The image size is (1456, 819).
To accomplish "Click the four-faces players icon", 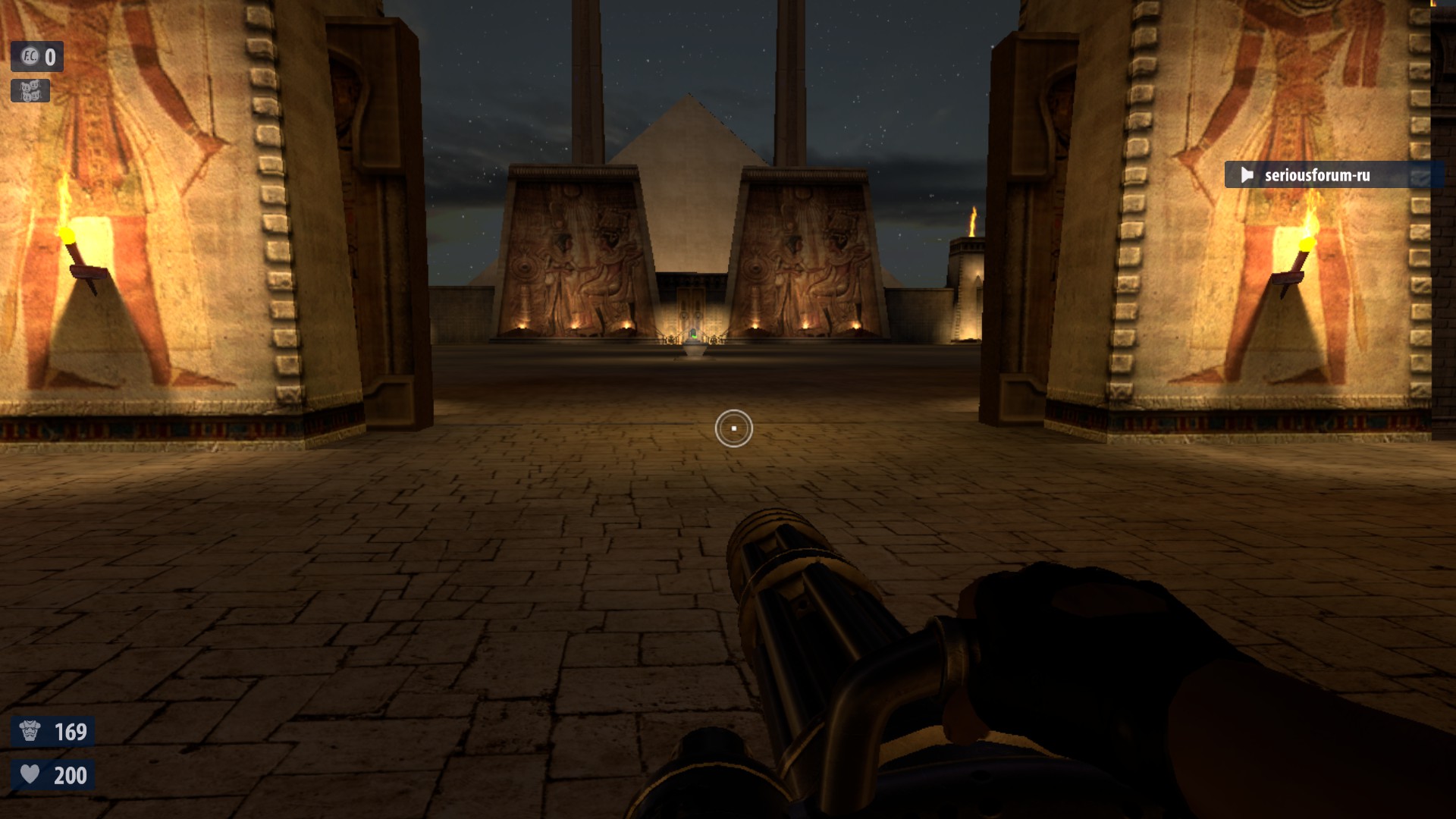I will (30, 91).
